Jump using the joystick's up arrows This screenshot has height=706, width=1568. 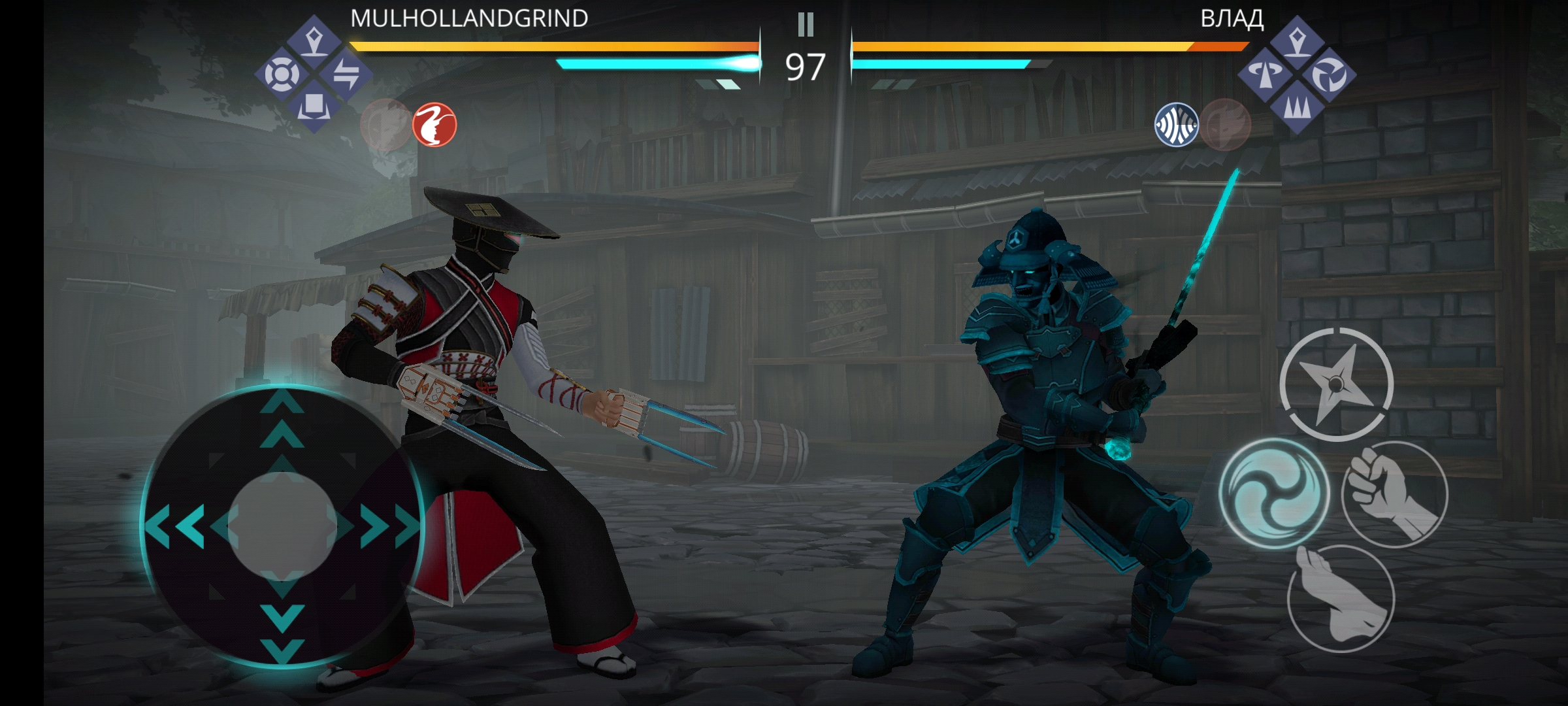[282, 418]
